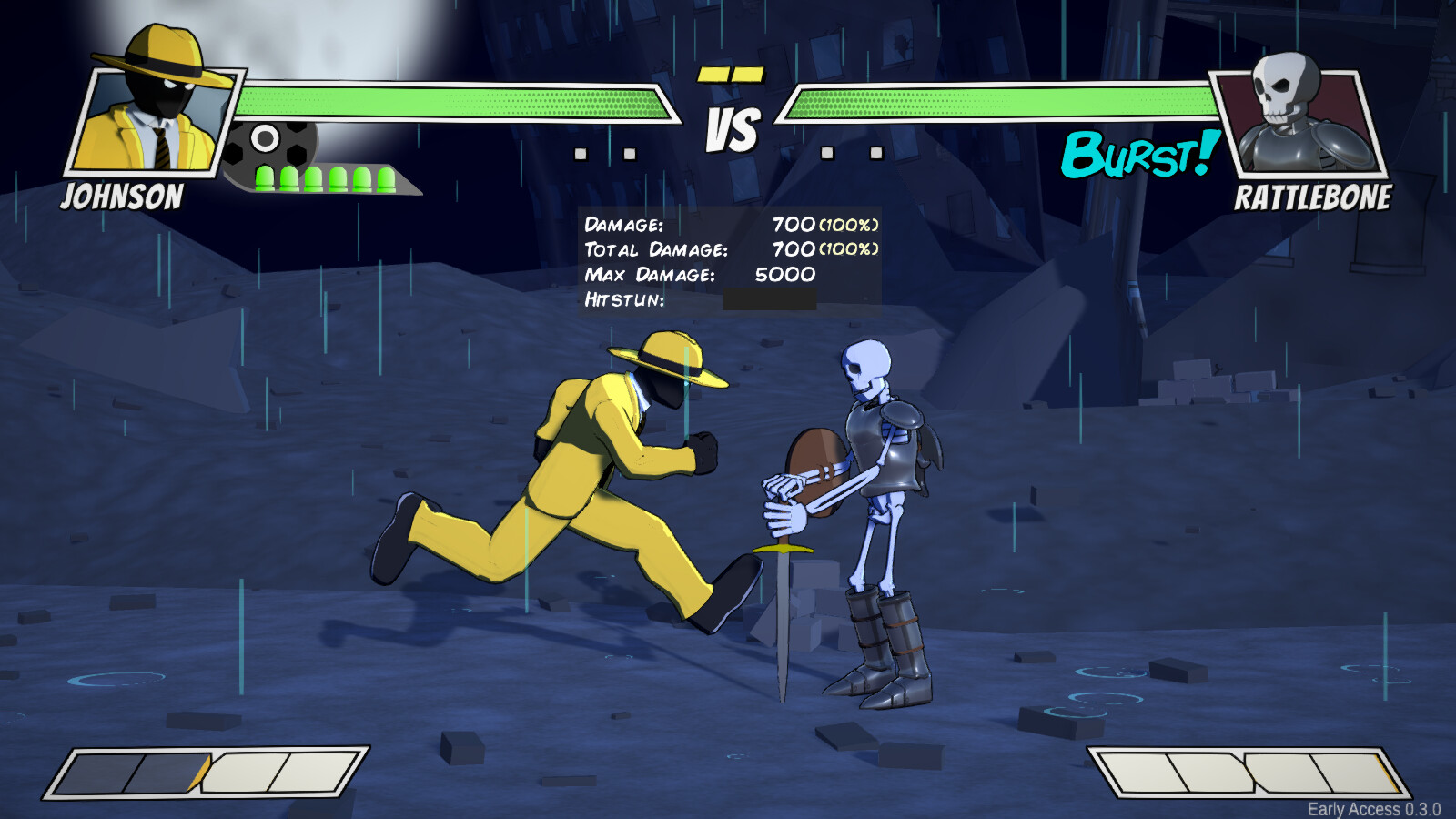Toggle a round pip dot under Rattlebone's health bar
1456x819 pixels.
point(828,152)
